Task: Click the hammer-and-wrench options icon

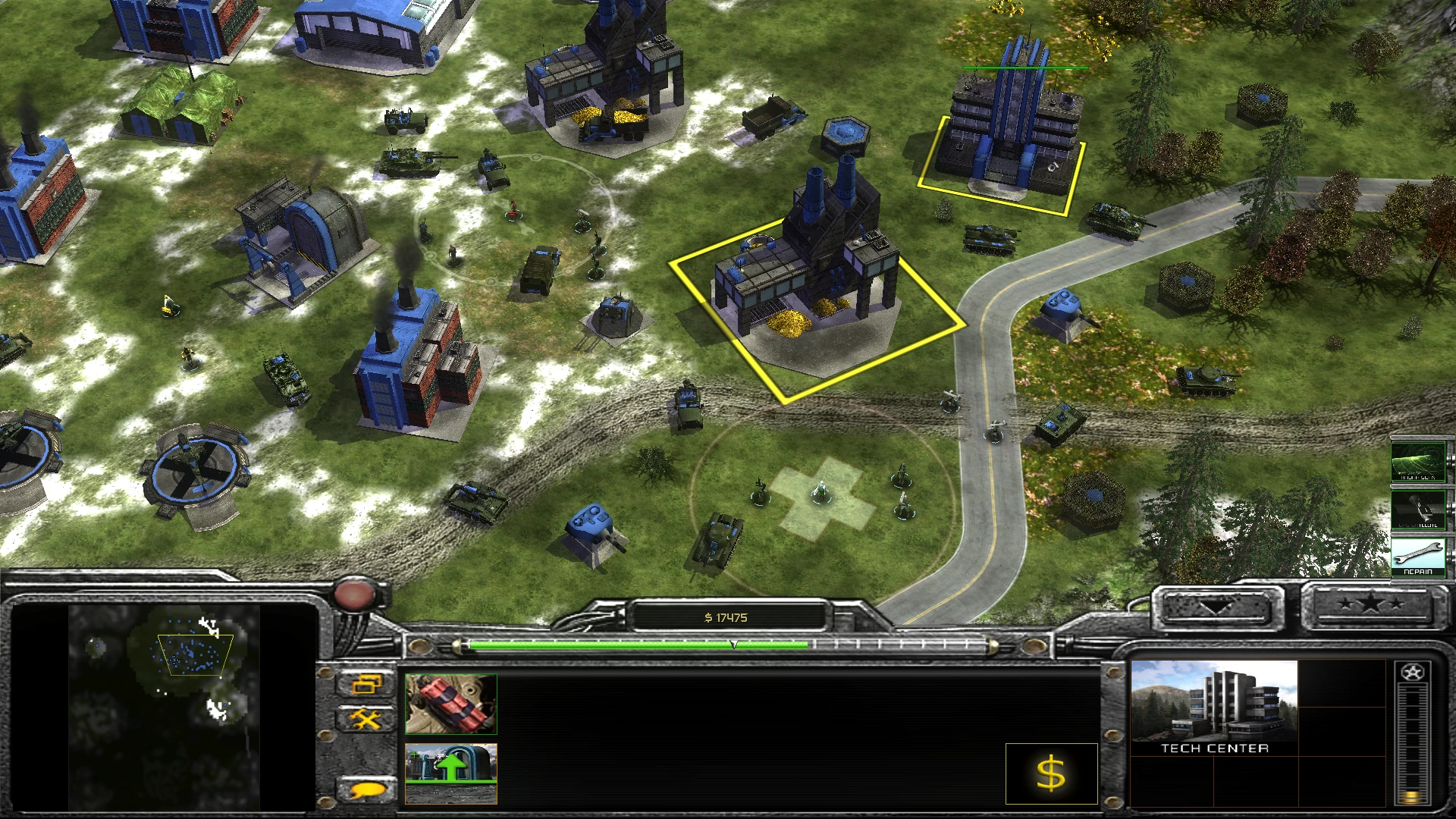Action: pyautogui.click(x=367, y=717)
